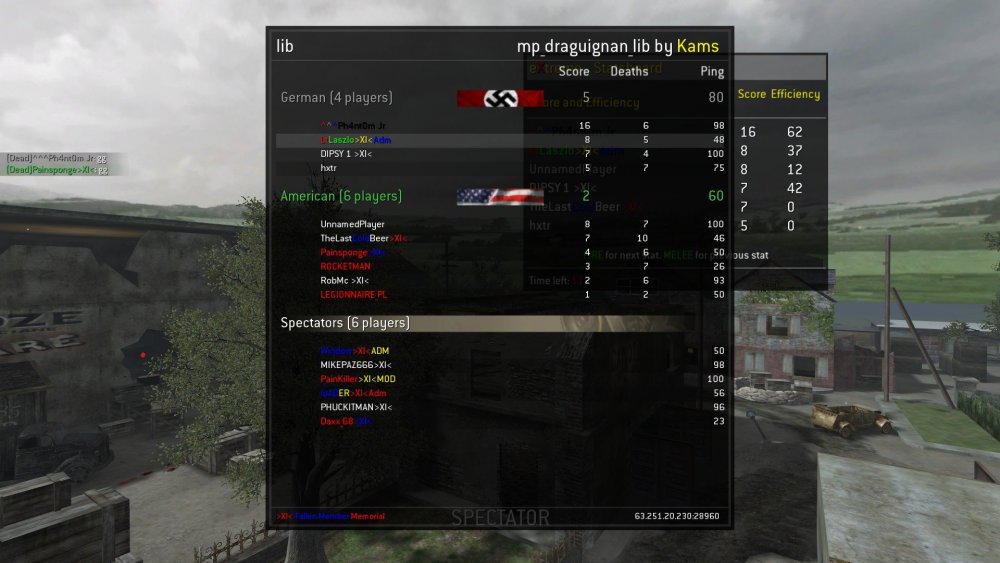1000x563 pixels.
Task: Click the TheLastColdBeer player row
Action: [362, 238]
